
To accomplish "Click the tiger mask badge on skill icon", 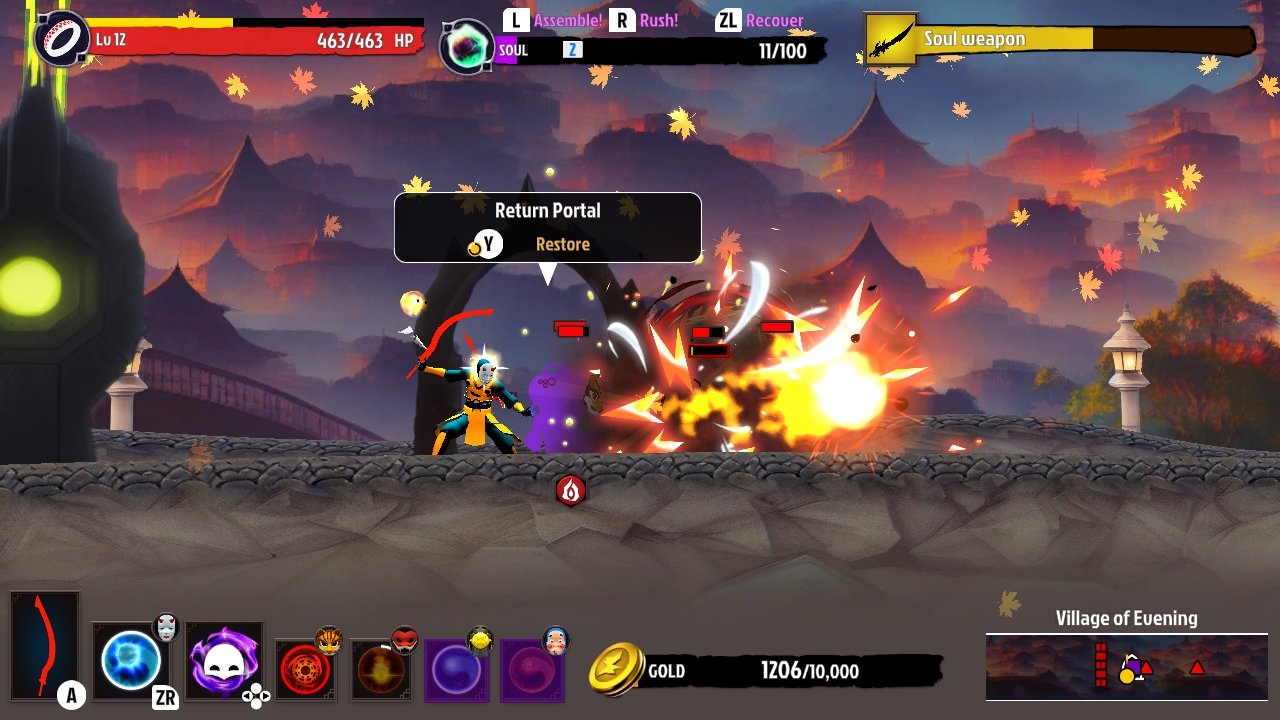I will [330, 638].
